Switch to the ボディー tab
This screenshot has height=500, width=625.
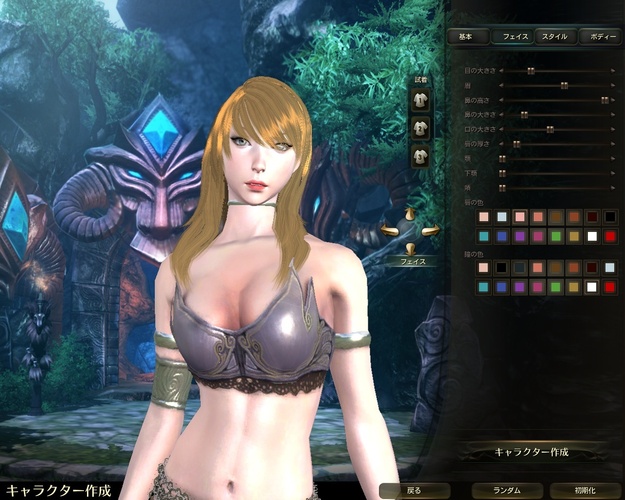[604, 36]
